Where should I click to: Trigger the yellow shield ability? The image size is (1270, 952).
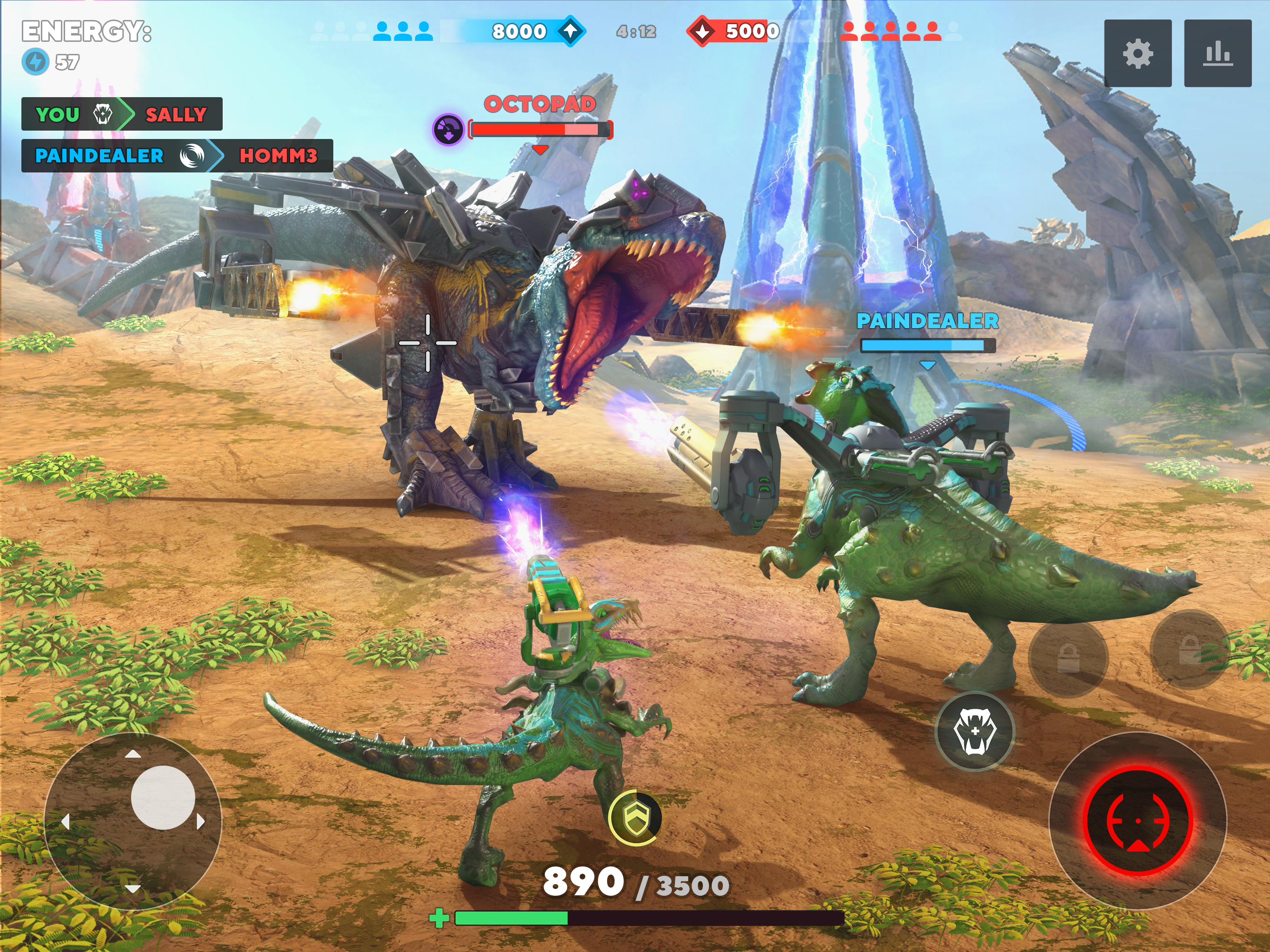coord(635,818)
